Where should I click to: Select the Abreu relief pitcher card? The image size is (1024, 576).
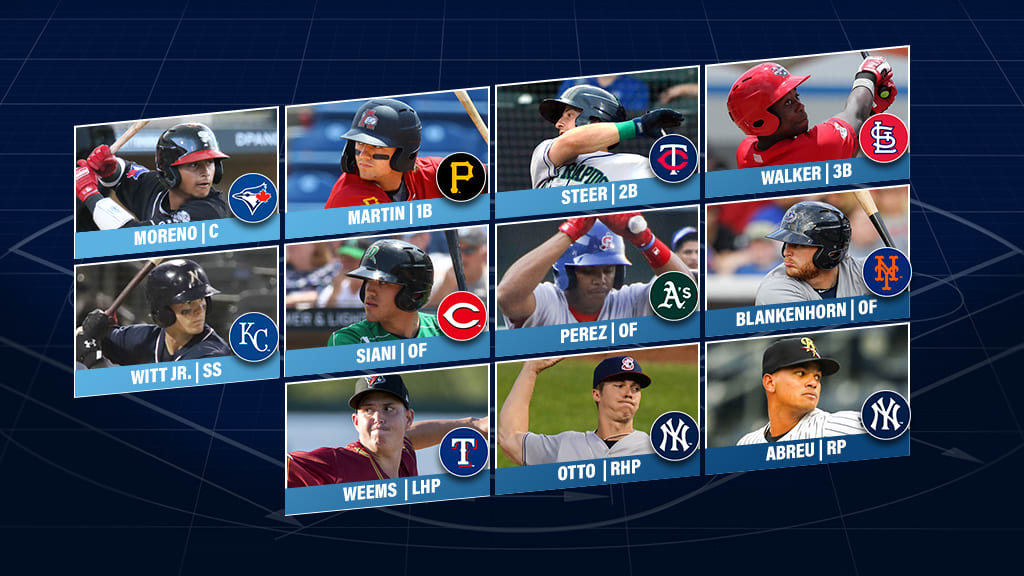(807, 400)
